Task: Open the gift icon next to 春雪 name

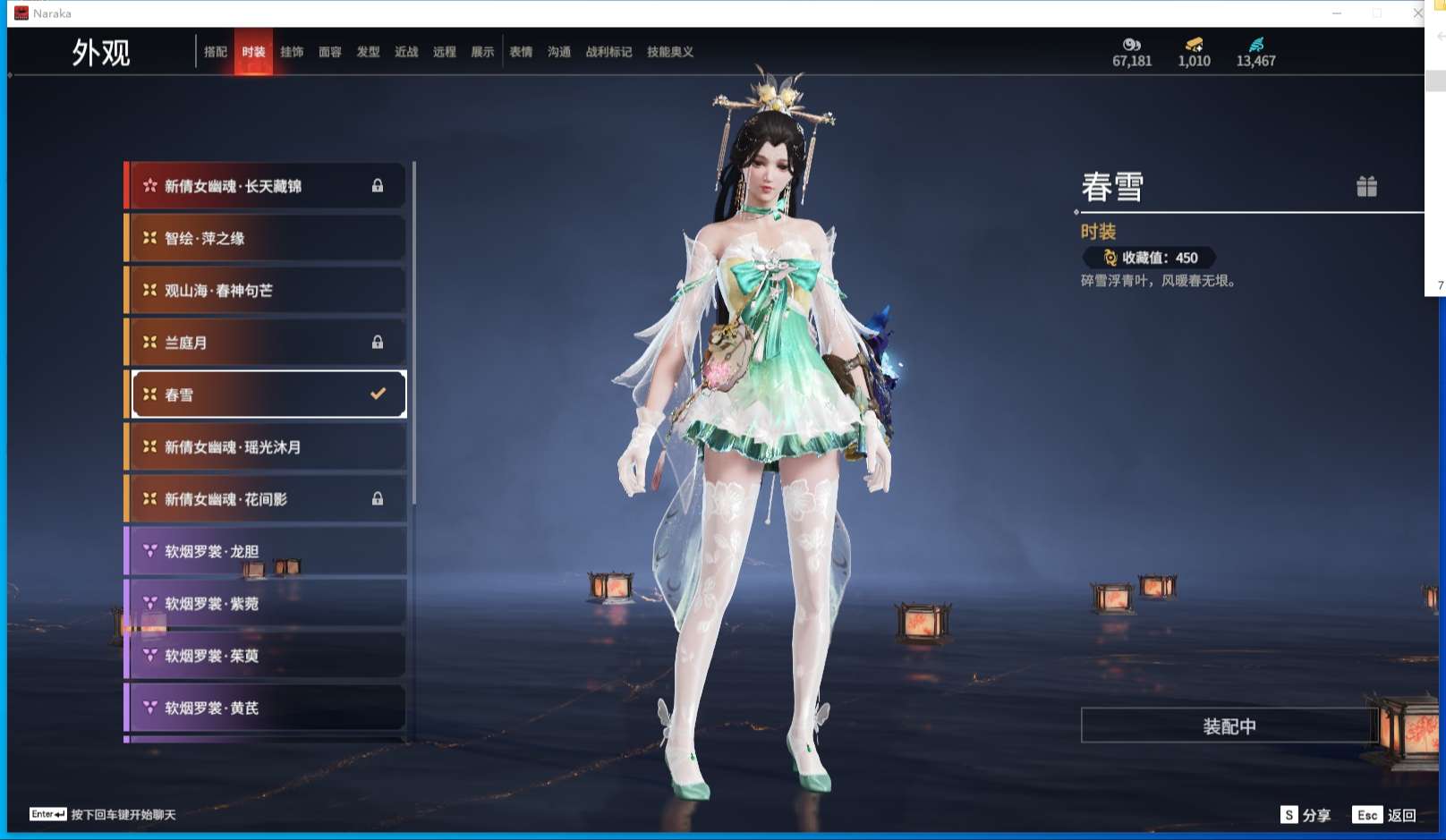Action: pos(1366,187)
